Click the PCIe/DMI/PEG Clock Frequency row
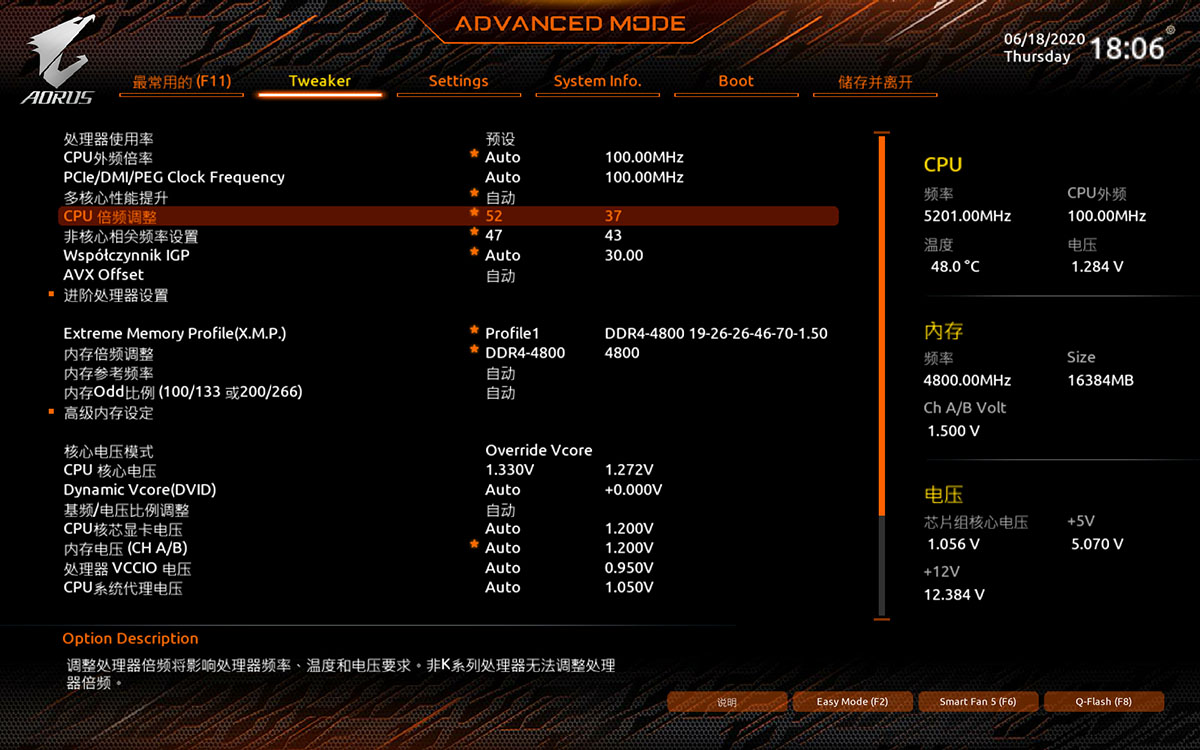 click(x=174, y=177)
